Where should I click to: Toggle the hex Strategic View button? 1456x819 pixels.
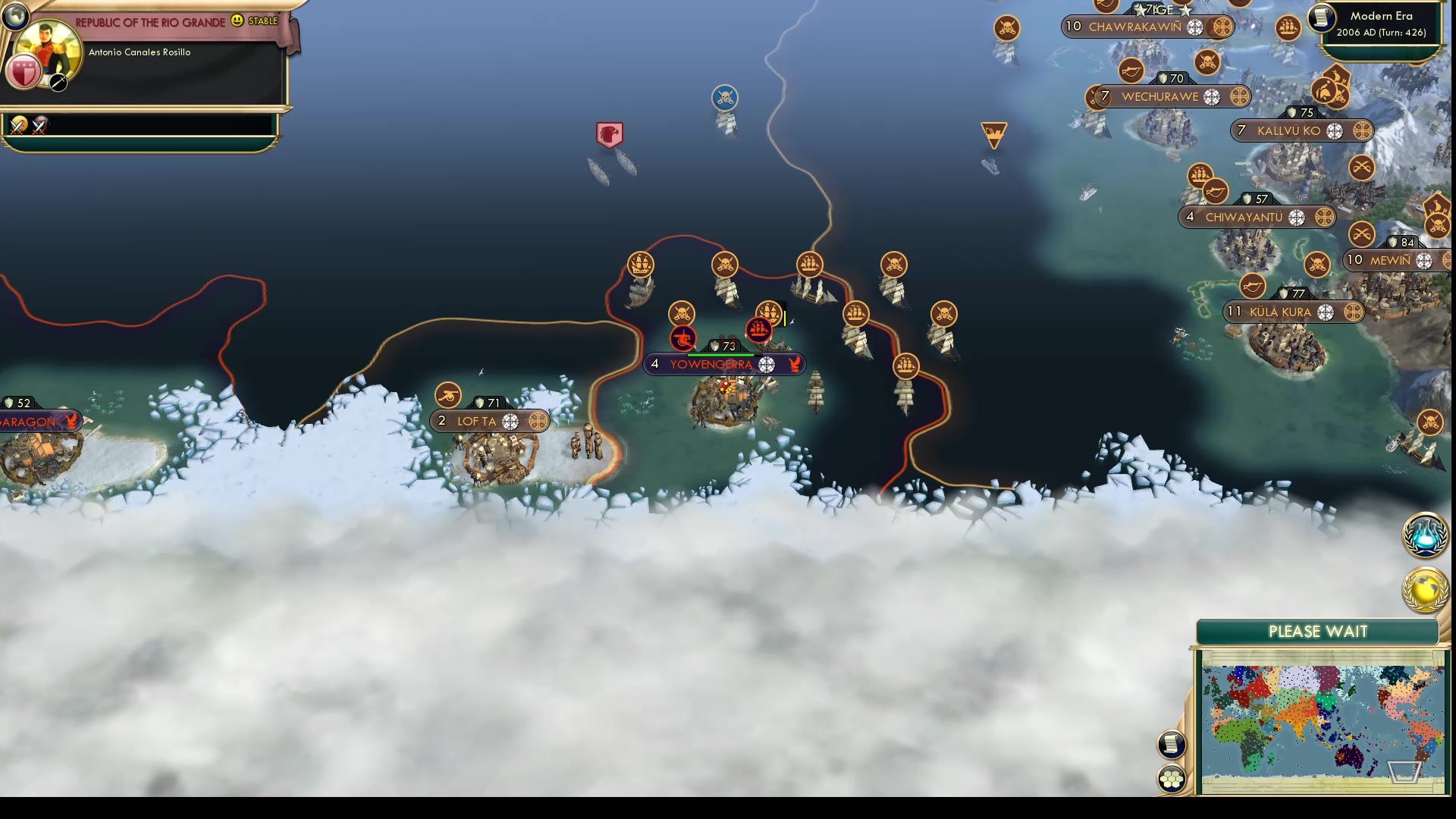coord(1172,777)
